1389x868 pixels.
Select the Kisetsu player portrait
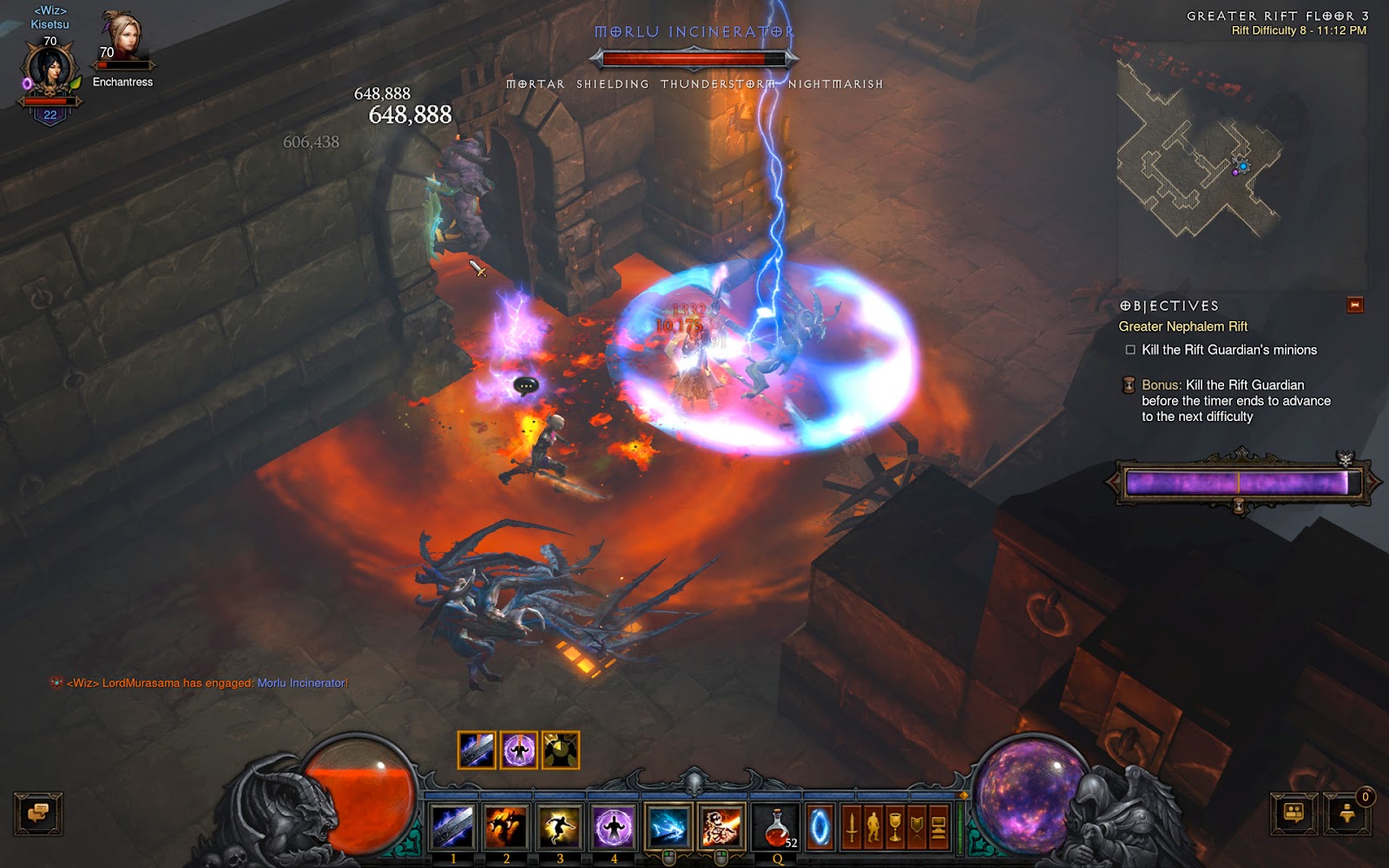pos(49,73)
